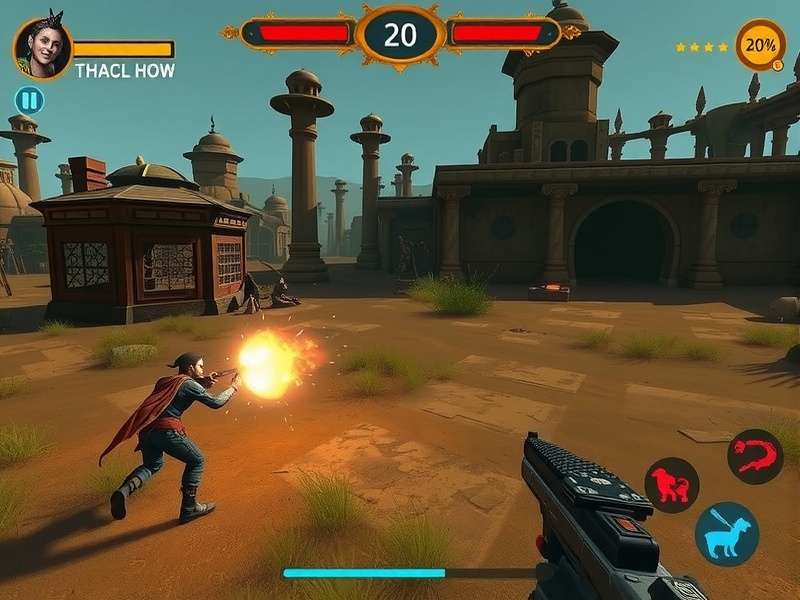Tap the crowned player portrait
The height and width of the screenshot is (600, 800).
(43, 48)
